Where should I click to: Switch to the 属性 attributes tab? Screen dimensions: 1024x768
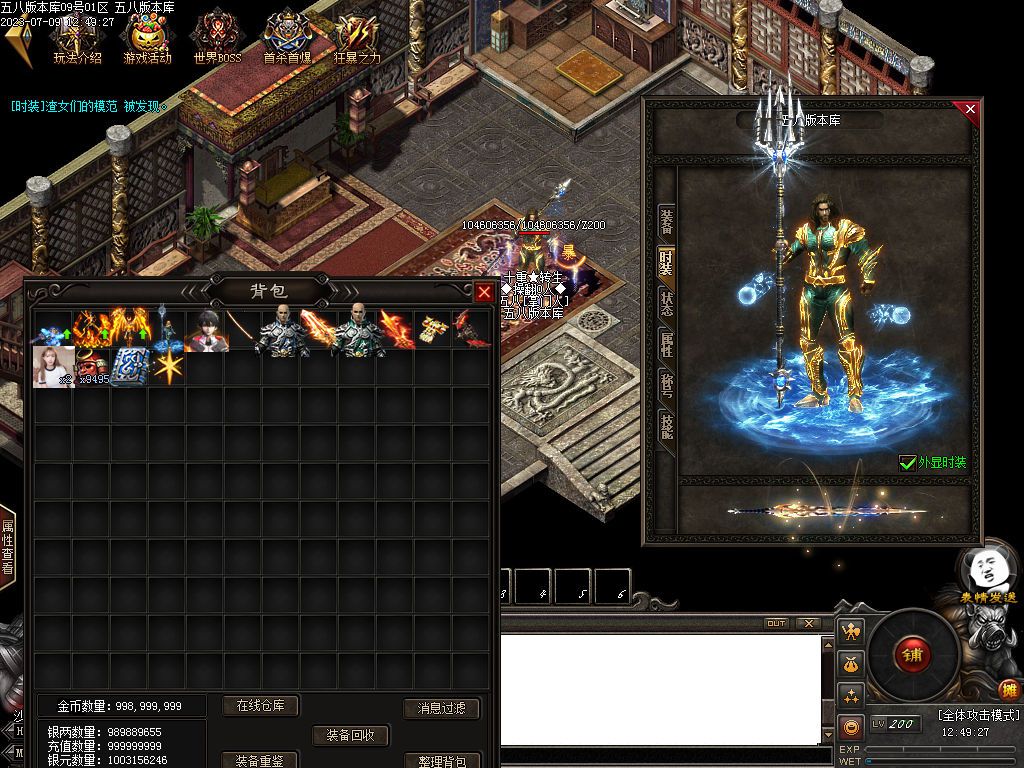(x=665, y=344)
